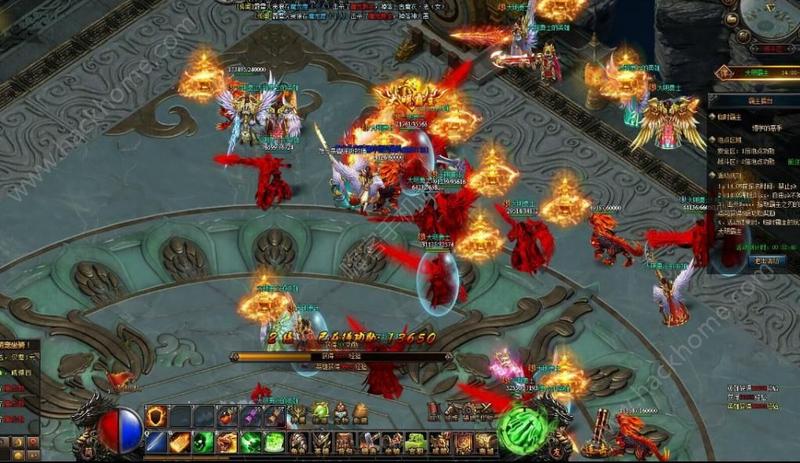Image resolution: width=800 pixels, height=463 pixels.
Task: Activate the green skull poison skill
Action: pyautogui.click(x=203, y=441)
